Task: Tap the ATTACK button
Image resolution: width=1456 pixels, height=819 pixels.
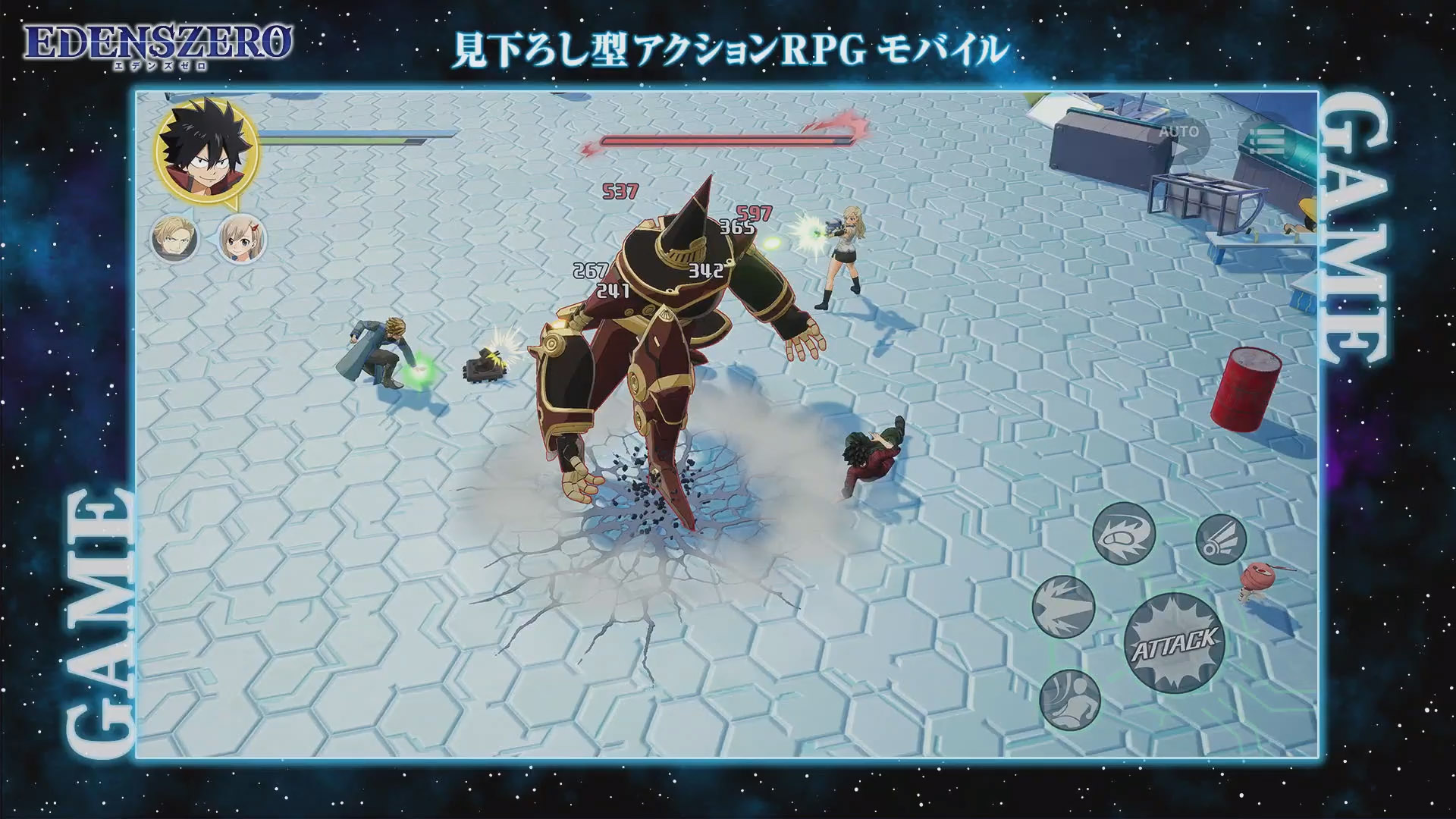Action: (x=1173, y=641)
